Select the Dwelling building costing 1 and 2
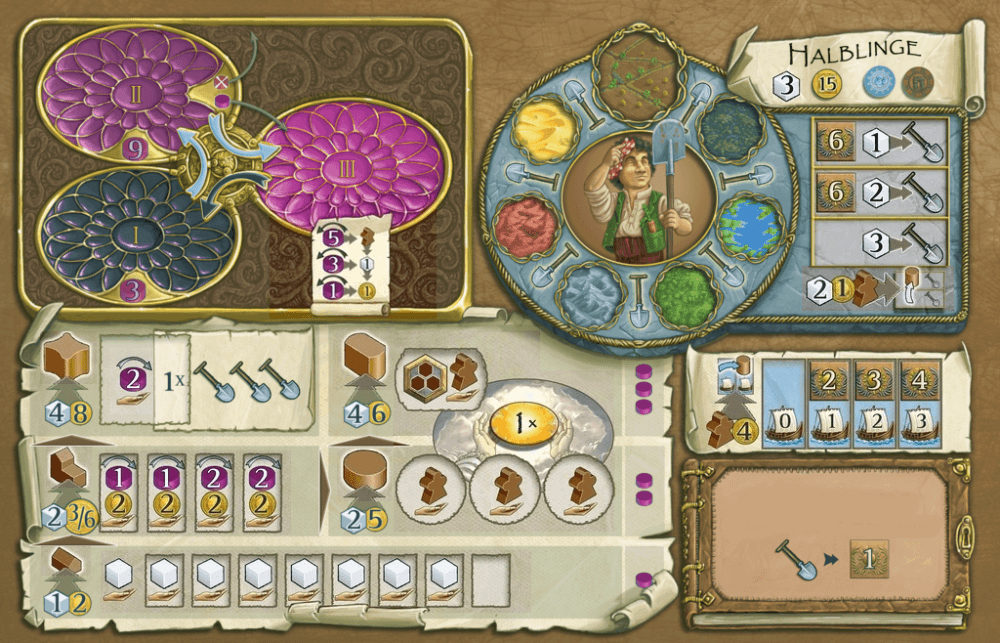The width and height of the screenshot is (1000, 643). click(x=65, y=566)
